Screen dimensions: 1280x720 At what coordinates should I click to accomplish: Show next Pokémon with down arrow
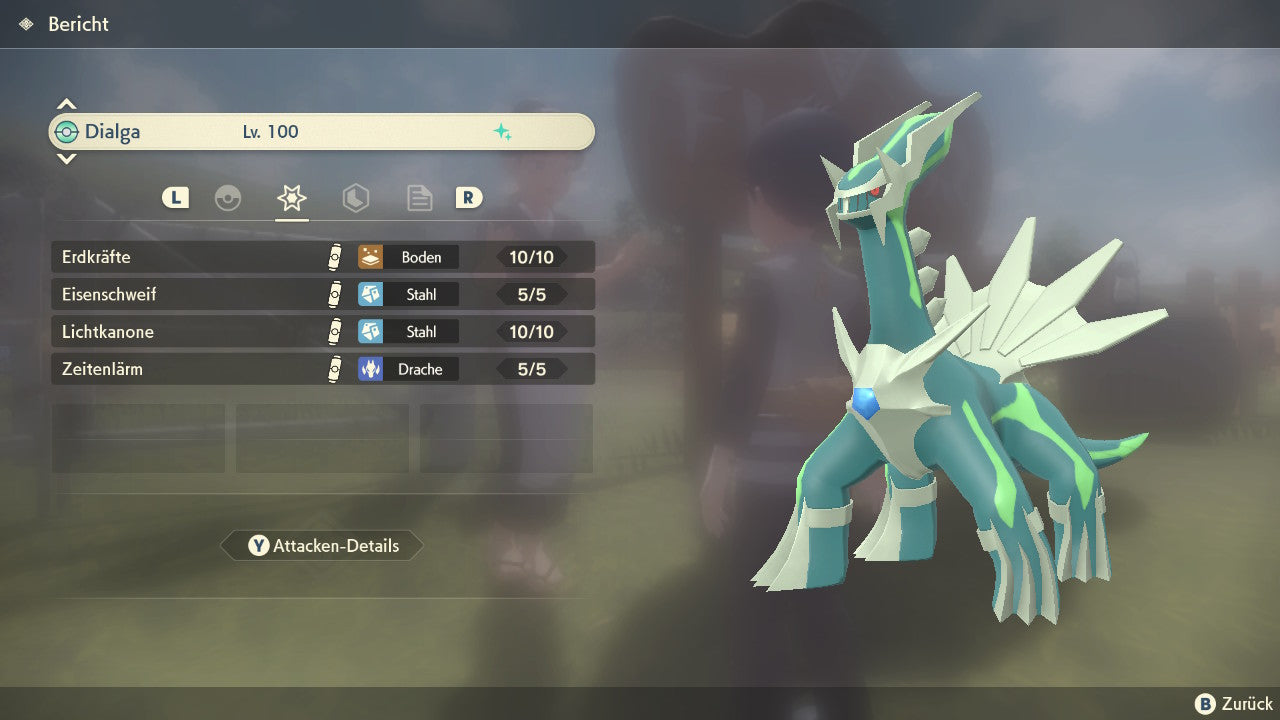66,159
